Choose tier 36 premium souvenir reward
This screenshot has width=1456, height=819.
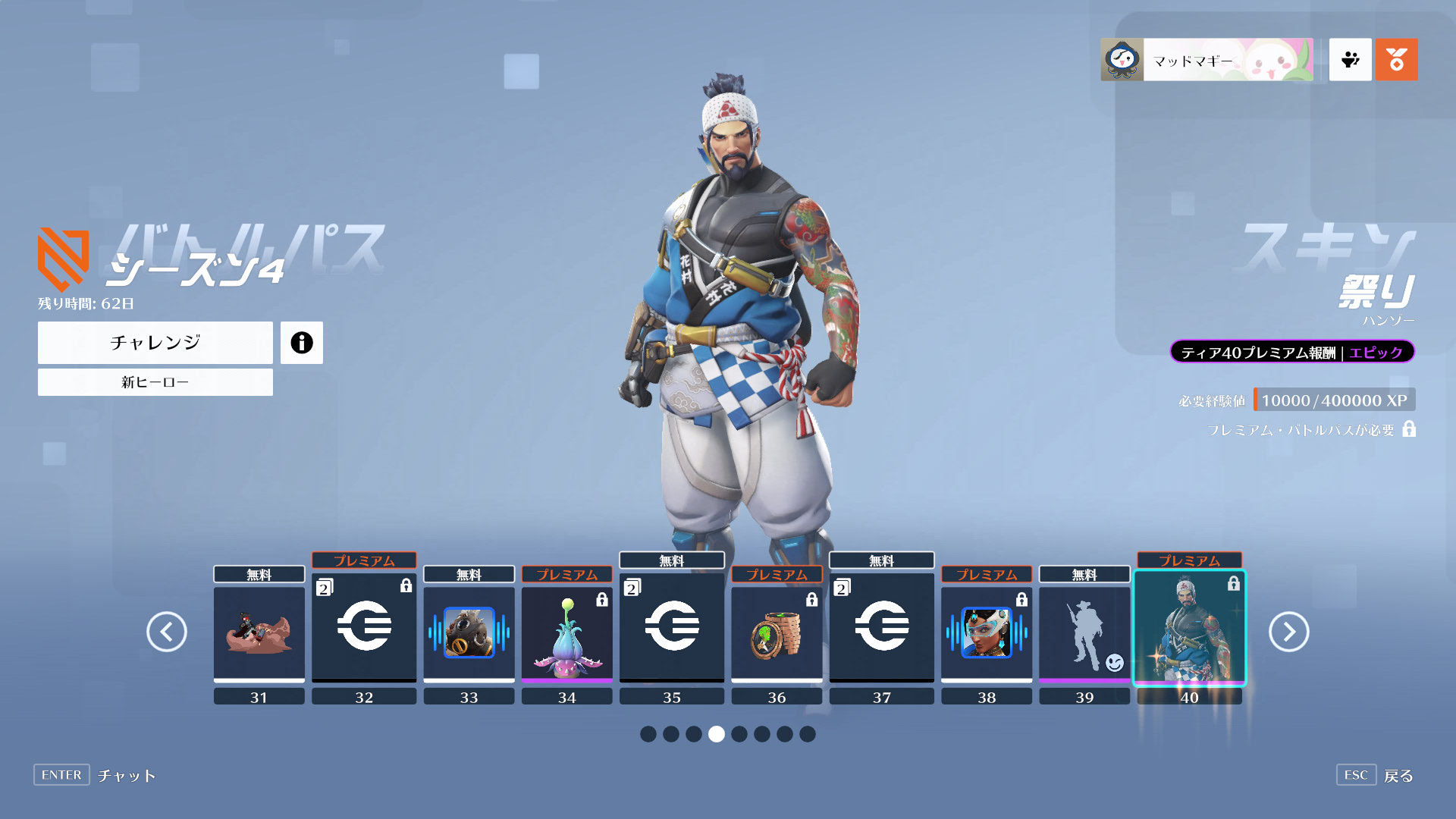pos(777,633)
